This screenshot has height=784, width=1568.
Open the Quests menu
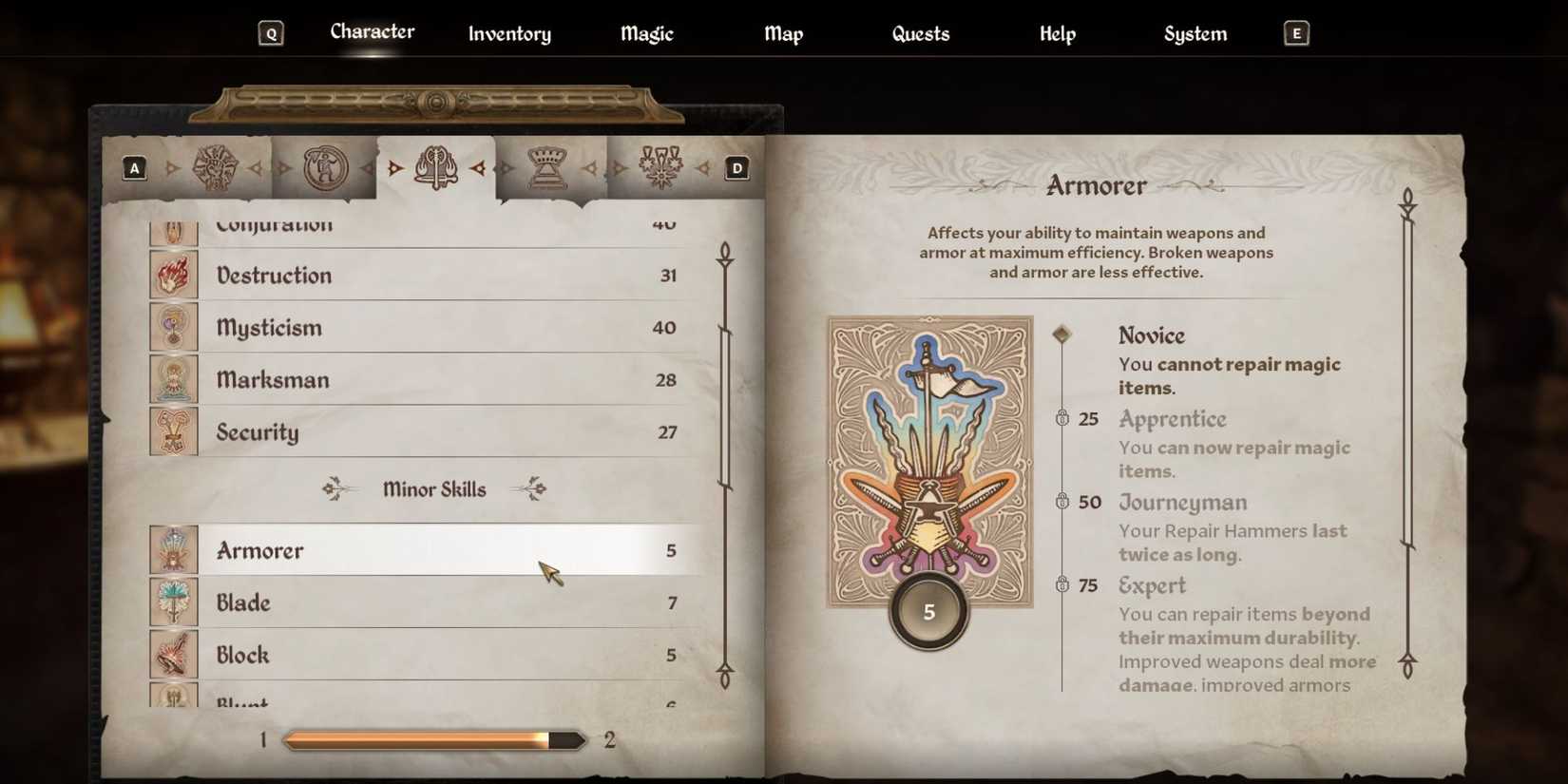919,33
